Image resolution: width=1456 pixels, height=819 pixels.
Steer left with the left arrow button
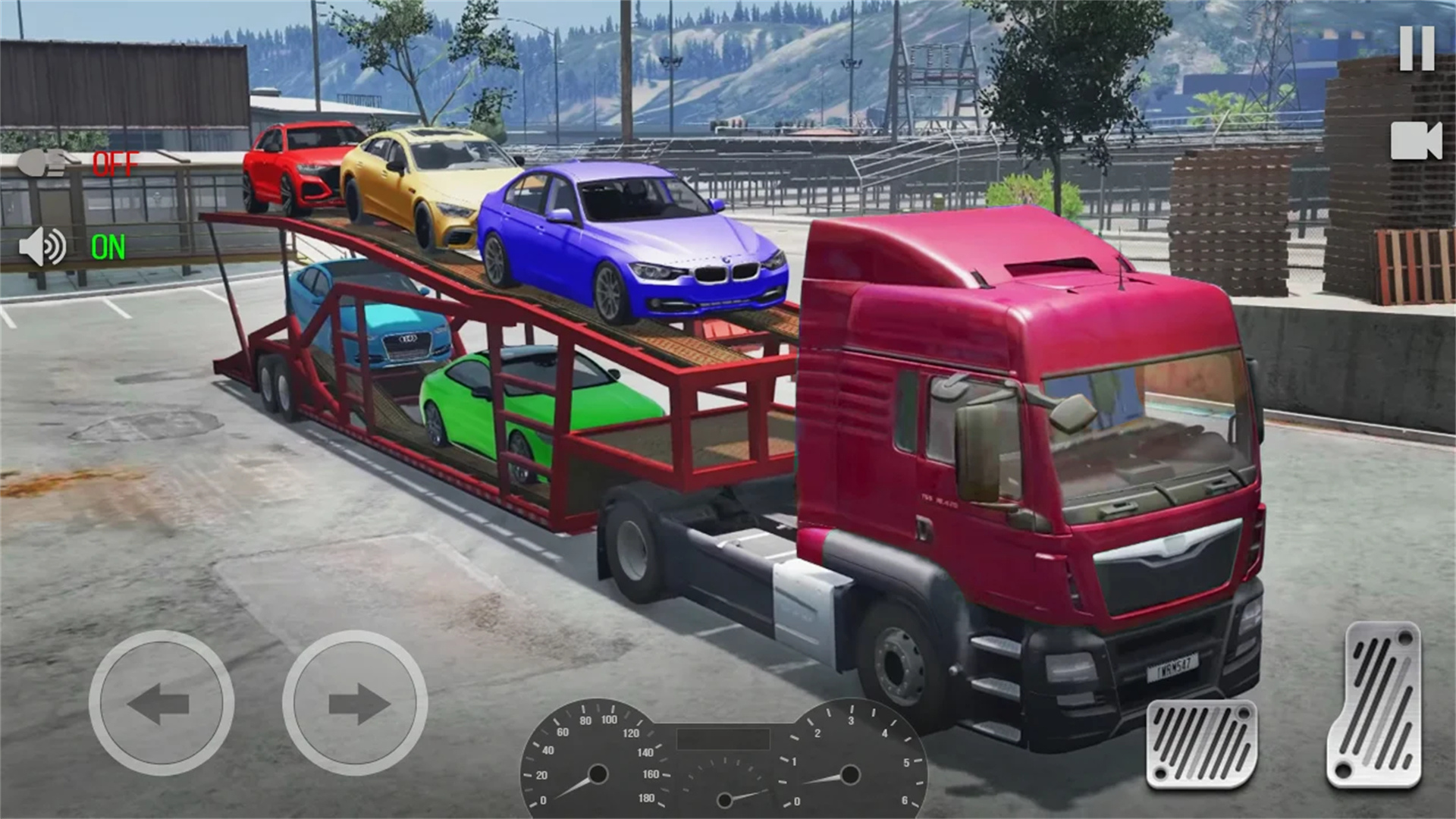161,703
